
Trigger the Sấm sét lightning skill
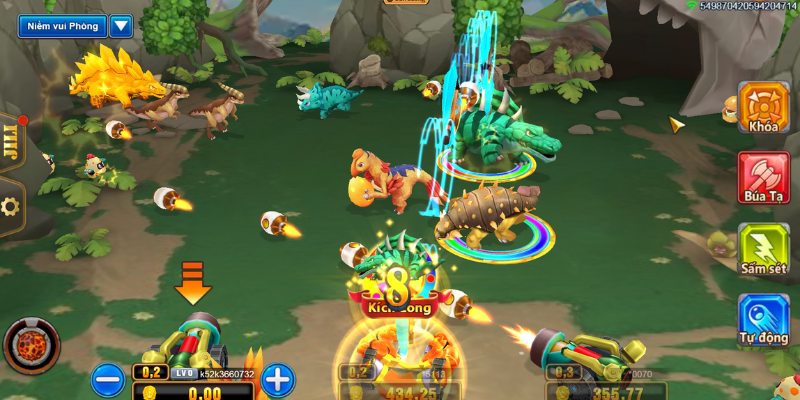(763, 249)
